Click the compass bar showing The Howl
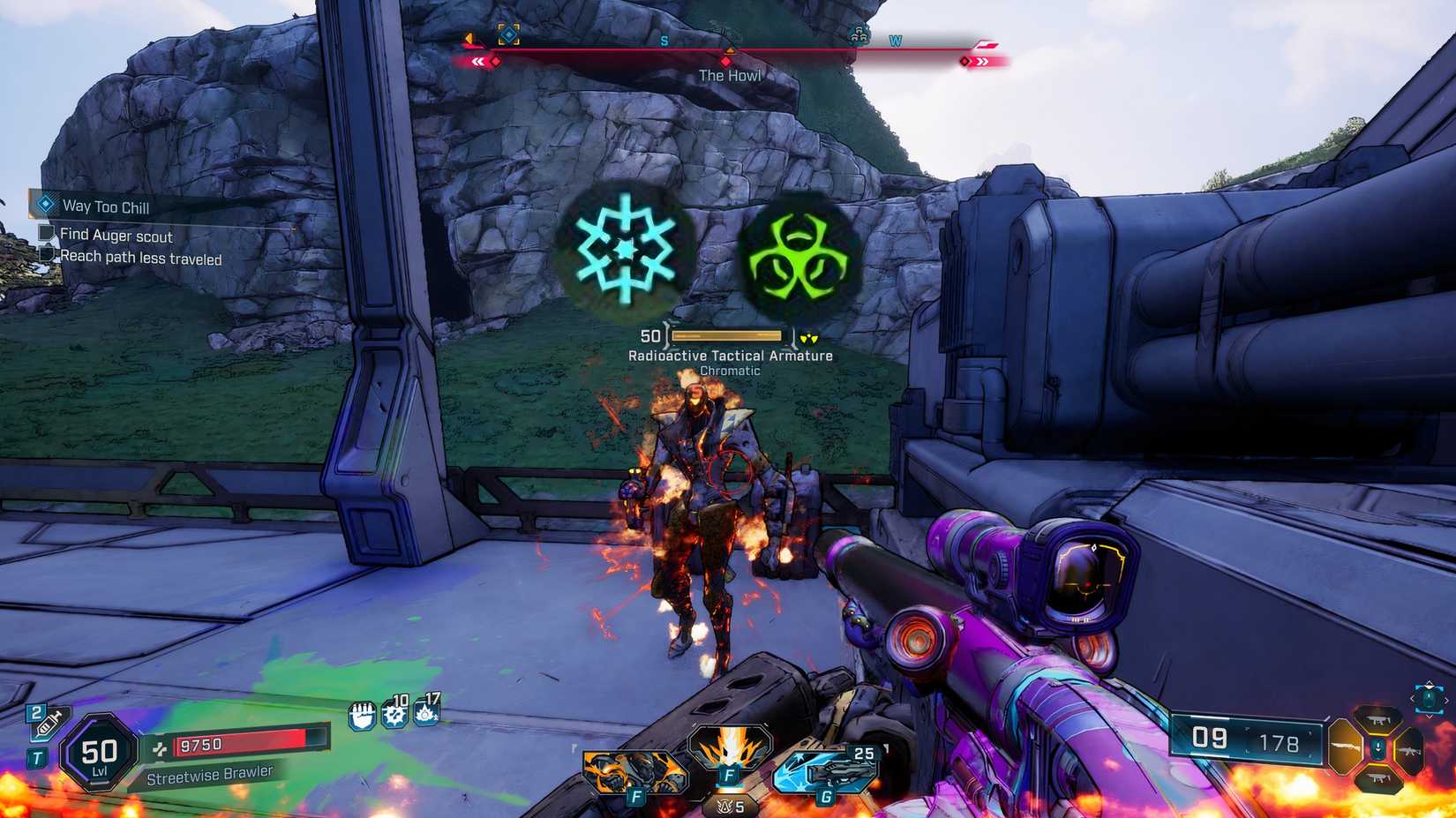Screen dimensions: 1456x818 click(729, 60)
